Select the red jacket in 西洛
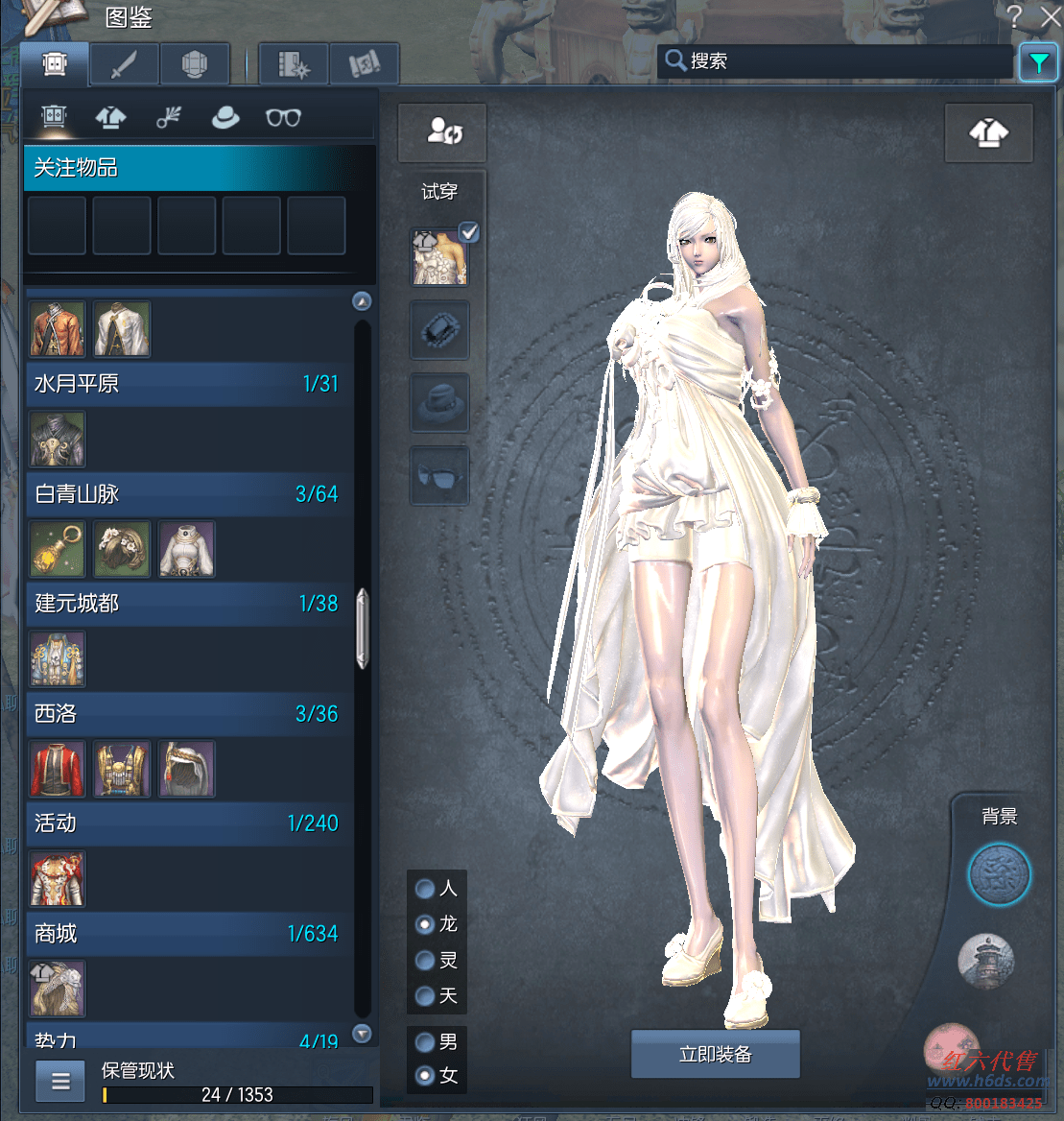This screenshot has height=1121, width=1064. coord(58,769)
